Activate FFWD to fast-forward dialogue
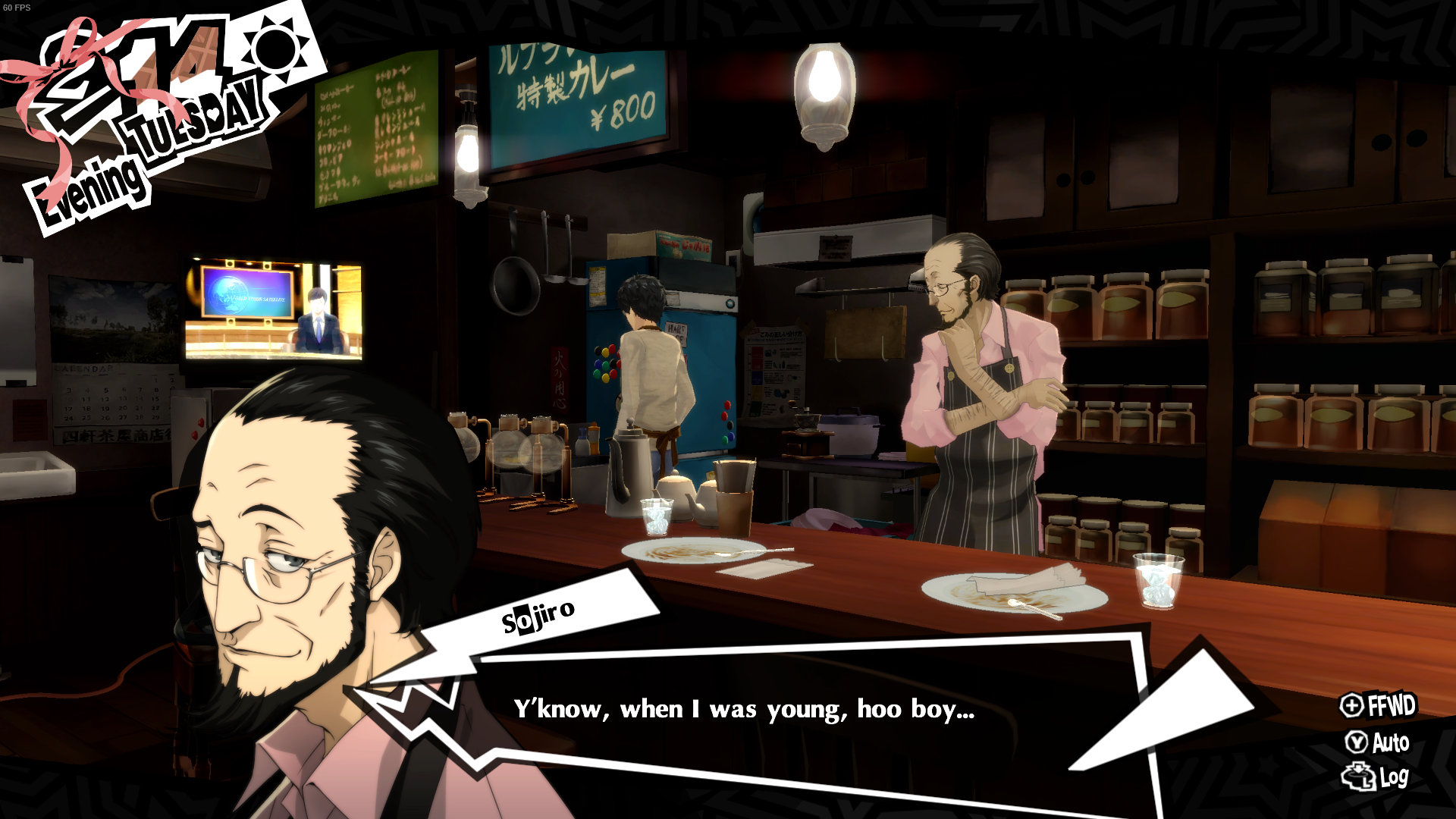The height and width of the screenshot is (819, 1456). pos(1378,705)
